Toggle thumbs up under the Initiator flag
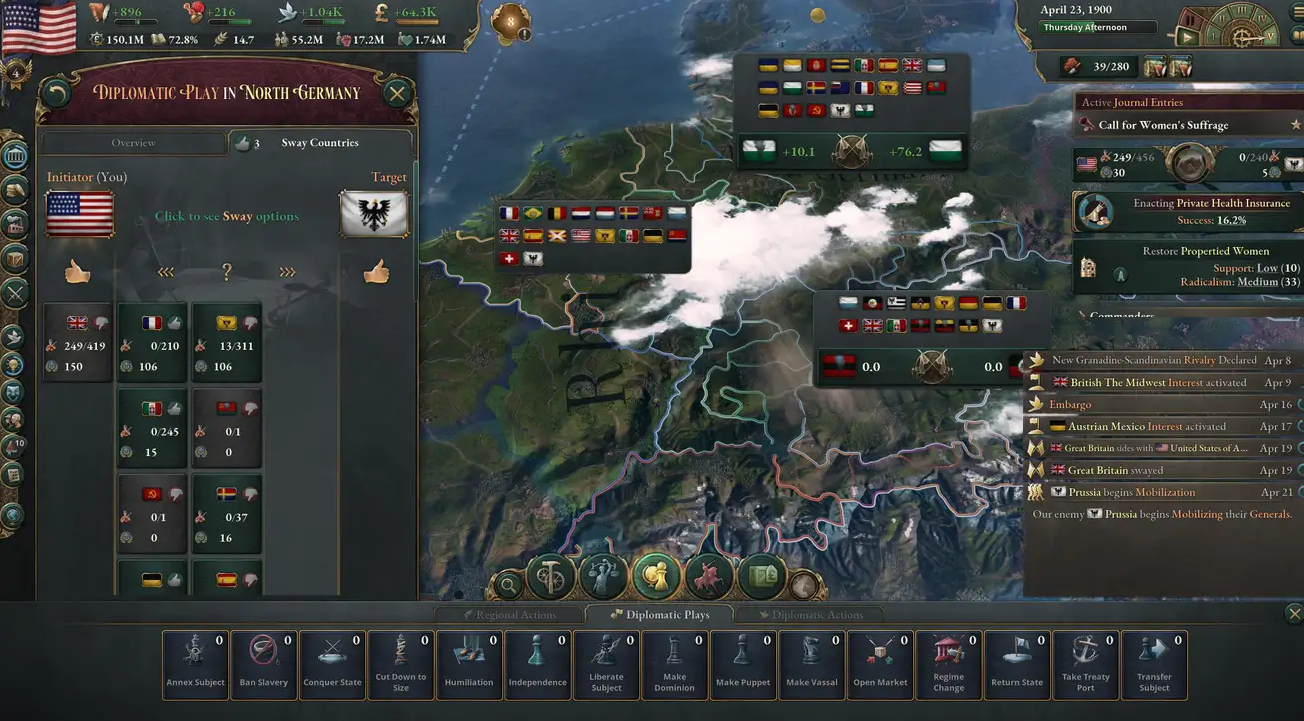1304x721 pixels. point(79,271)
